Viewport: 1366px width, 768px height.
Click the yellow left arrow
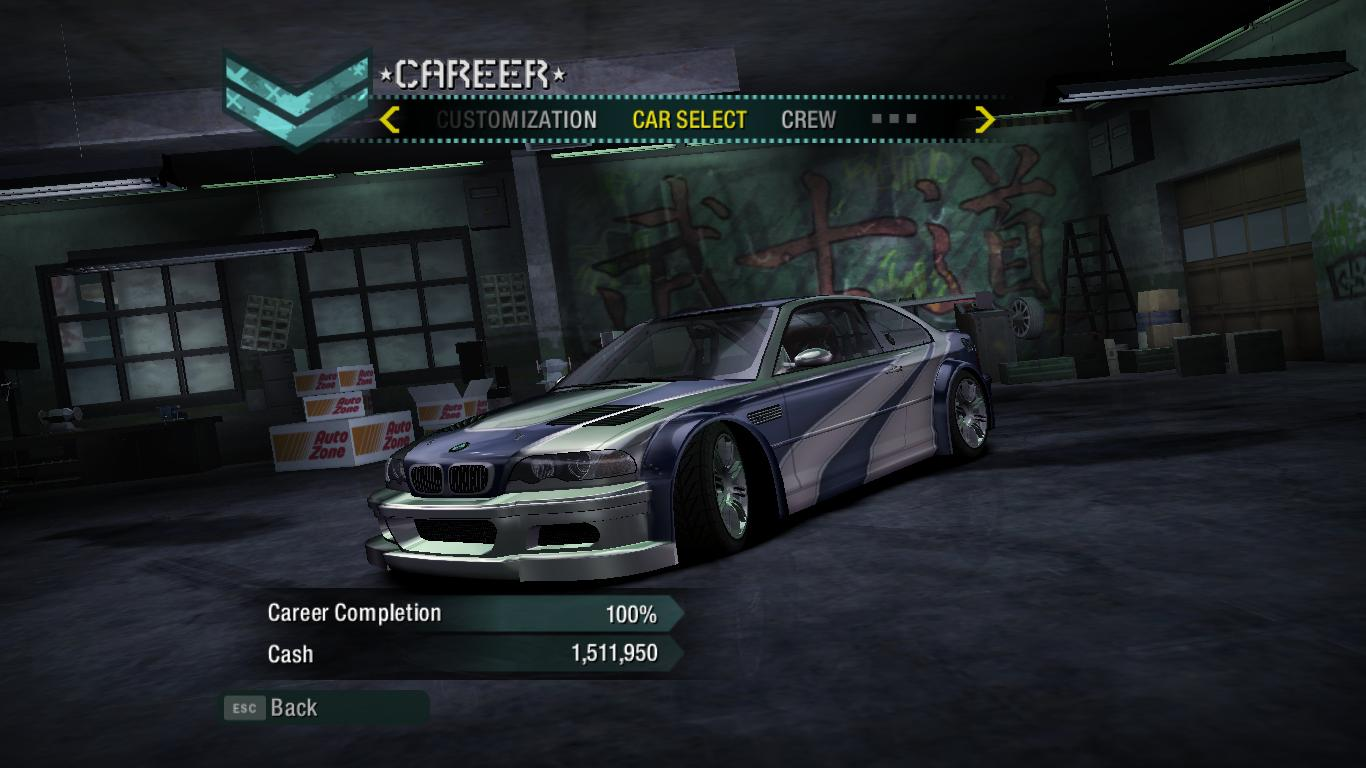(x=390, y=120)
